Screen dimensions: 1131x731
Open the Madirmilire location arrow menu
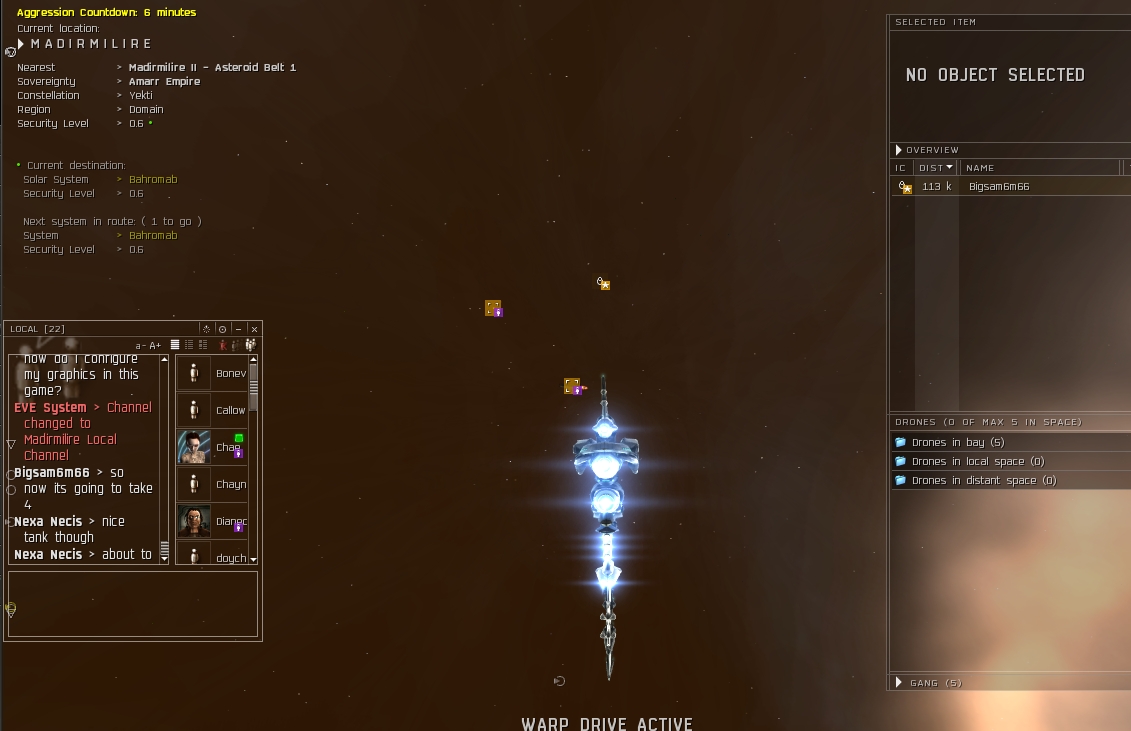coord(21,44)
